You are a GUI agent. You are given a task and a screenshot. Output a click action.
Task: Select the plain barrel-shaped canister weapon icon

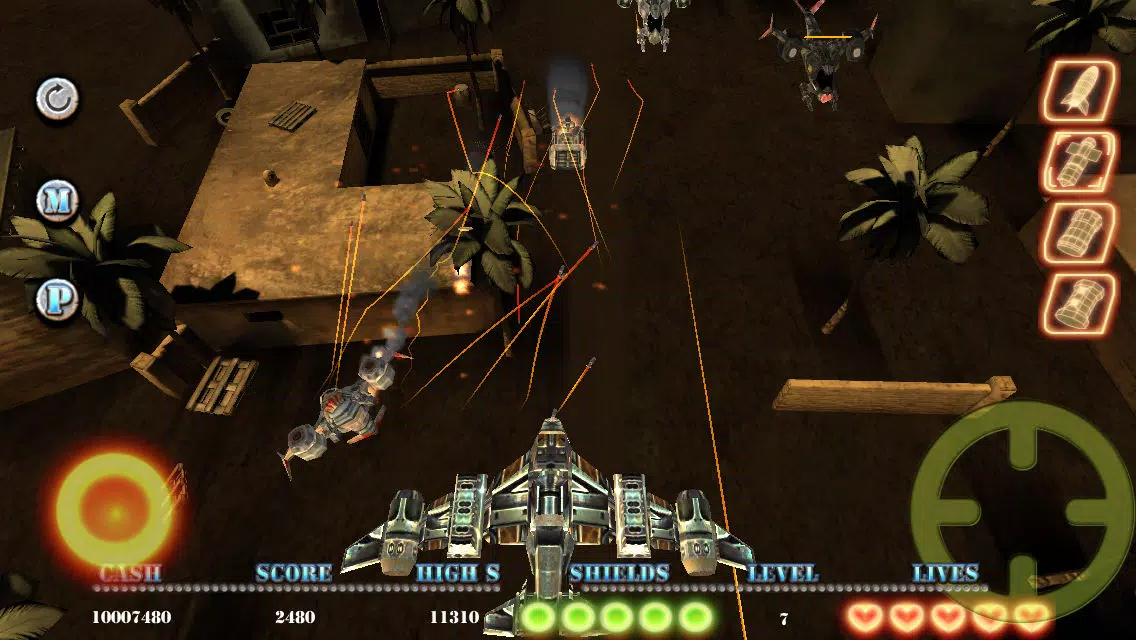click(1080, 234)
